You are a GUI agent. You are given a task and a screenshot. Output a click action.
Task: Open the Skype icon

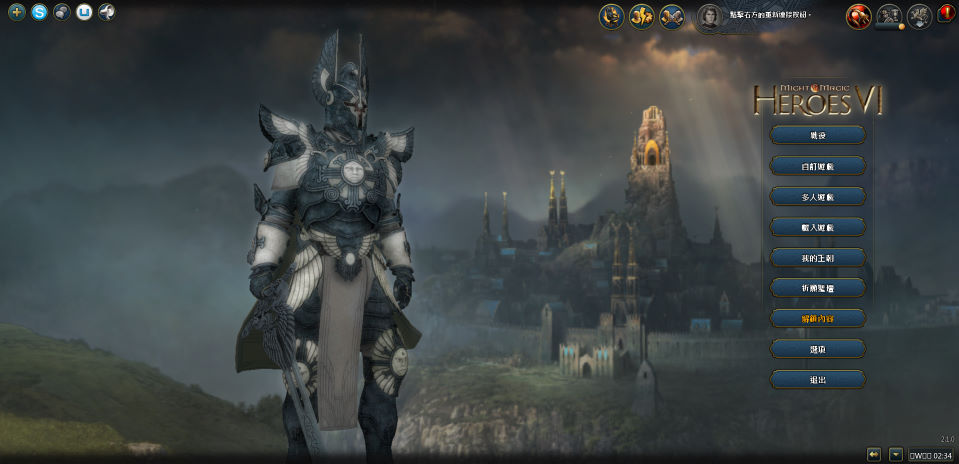39,13
